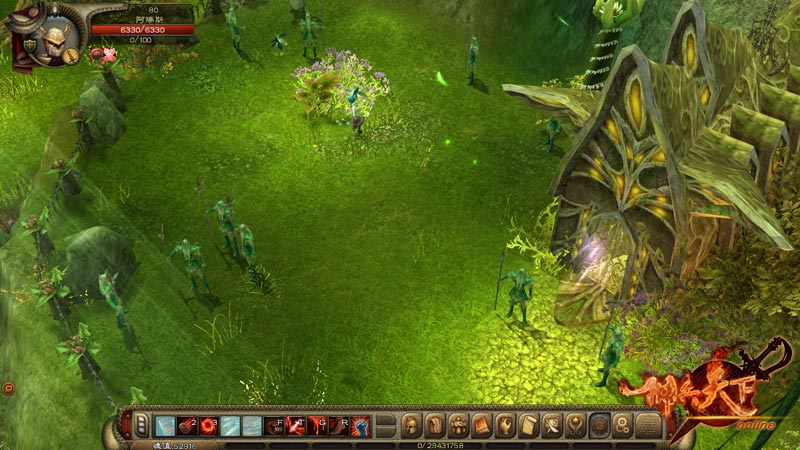Click the golden hand menu button

(505, 425)
